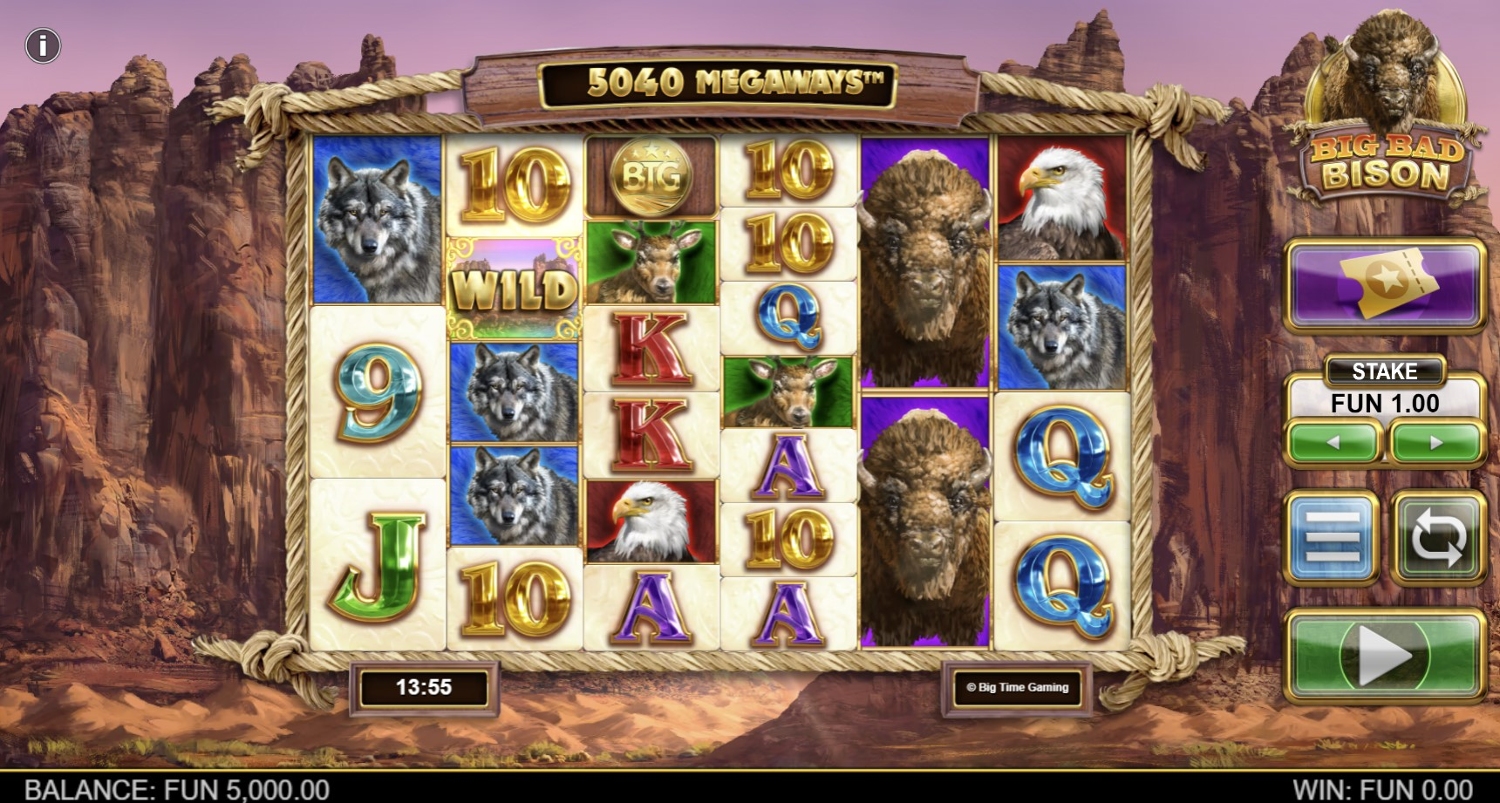The width and height of the screenshot is (1500, 803).
Task: Open the blue hamburger menu
Action: [1332, 537]
